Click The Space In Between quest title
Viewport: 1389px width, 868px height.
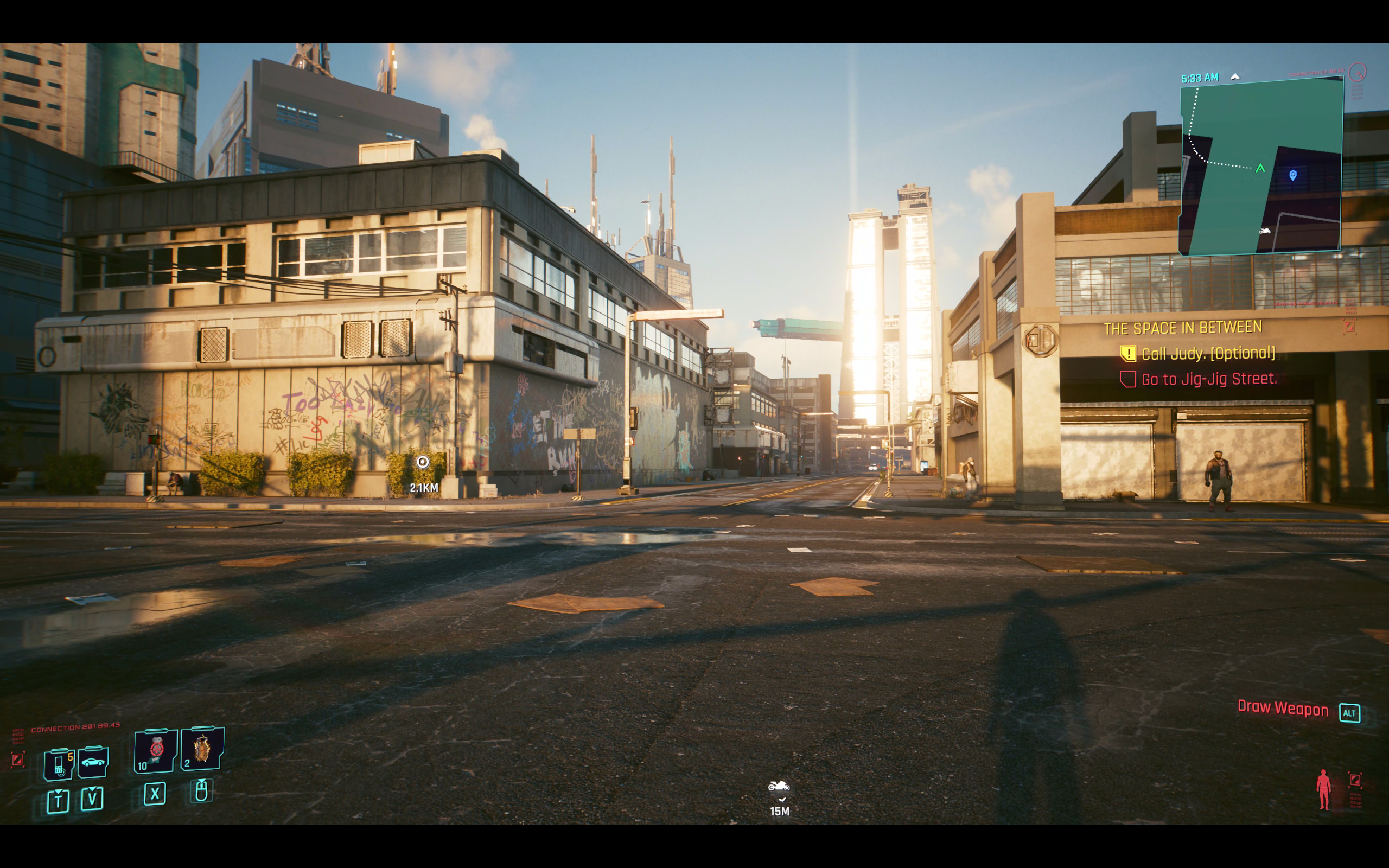[1182, 328]
